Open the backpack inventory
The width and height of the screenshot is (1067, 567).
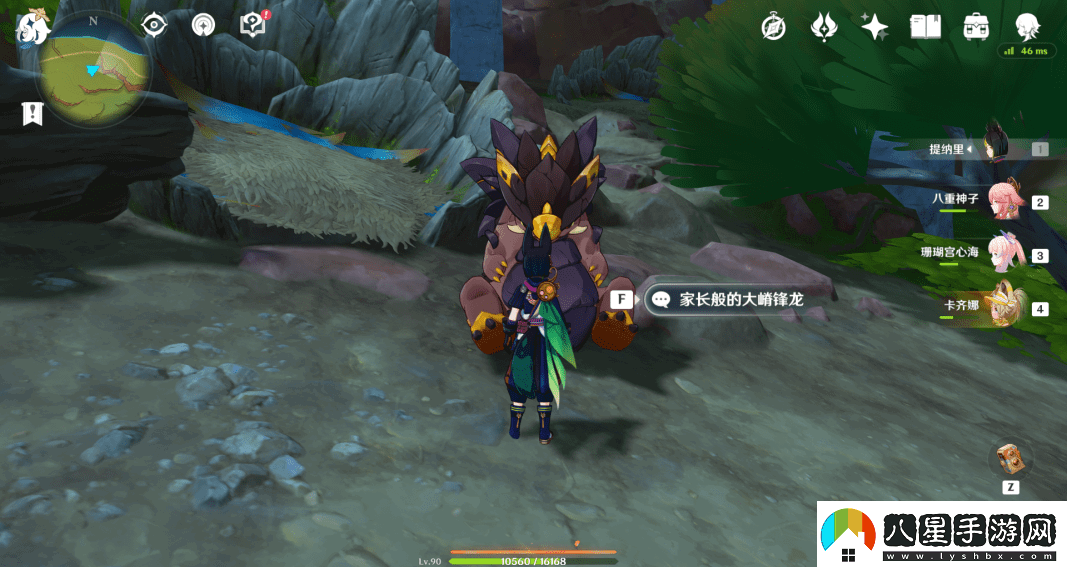coord(976,27)
